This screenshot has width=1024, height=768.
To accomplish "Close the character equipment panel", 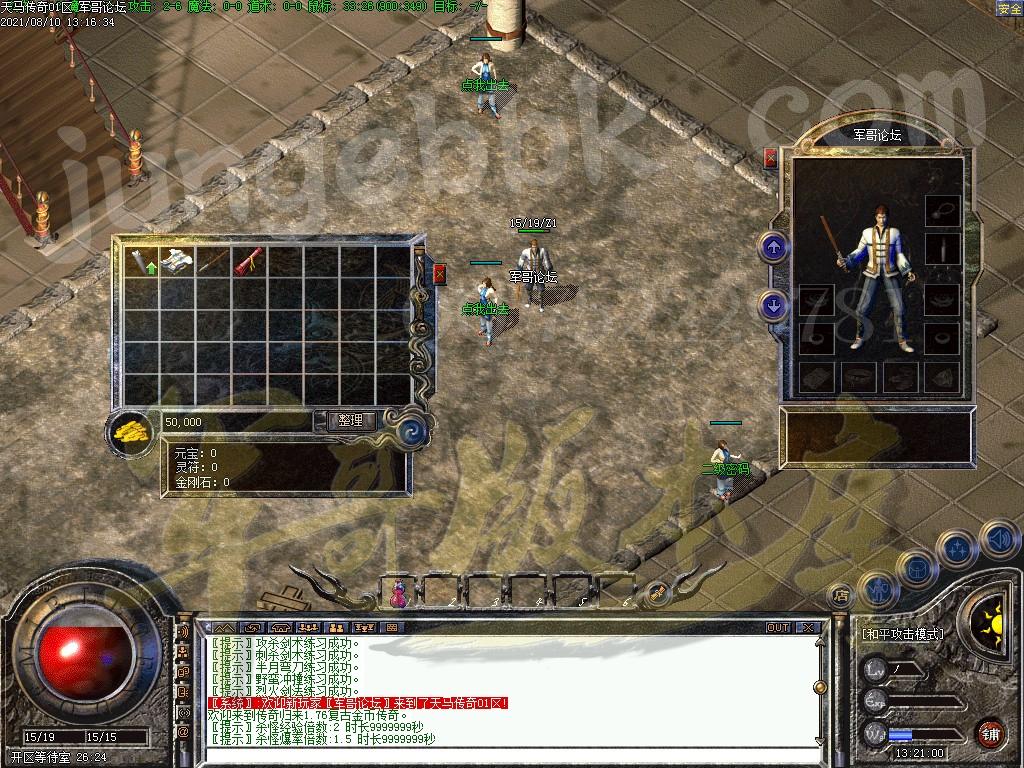I will pos(770,158).
